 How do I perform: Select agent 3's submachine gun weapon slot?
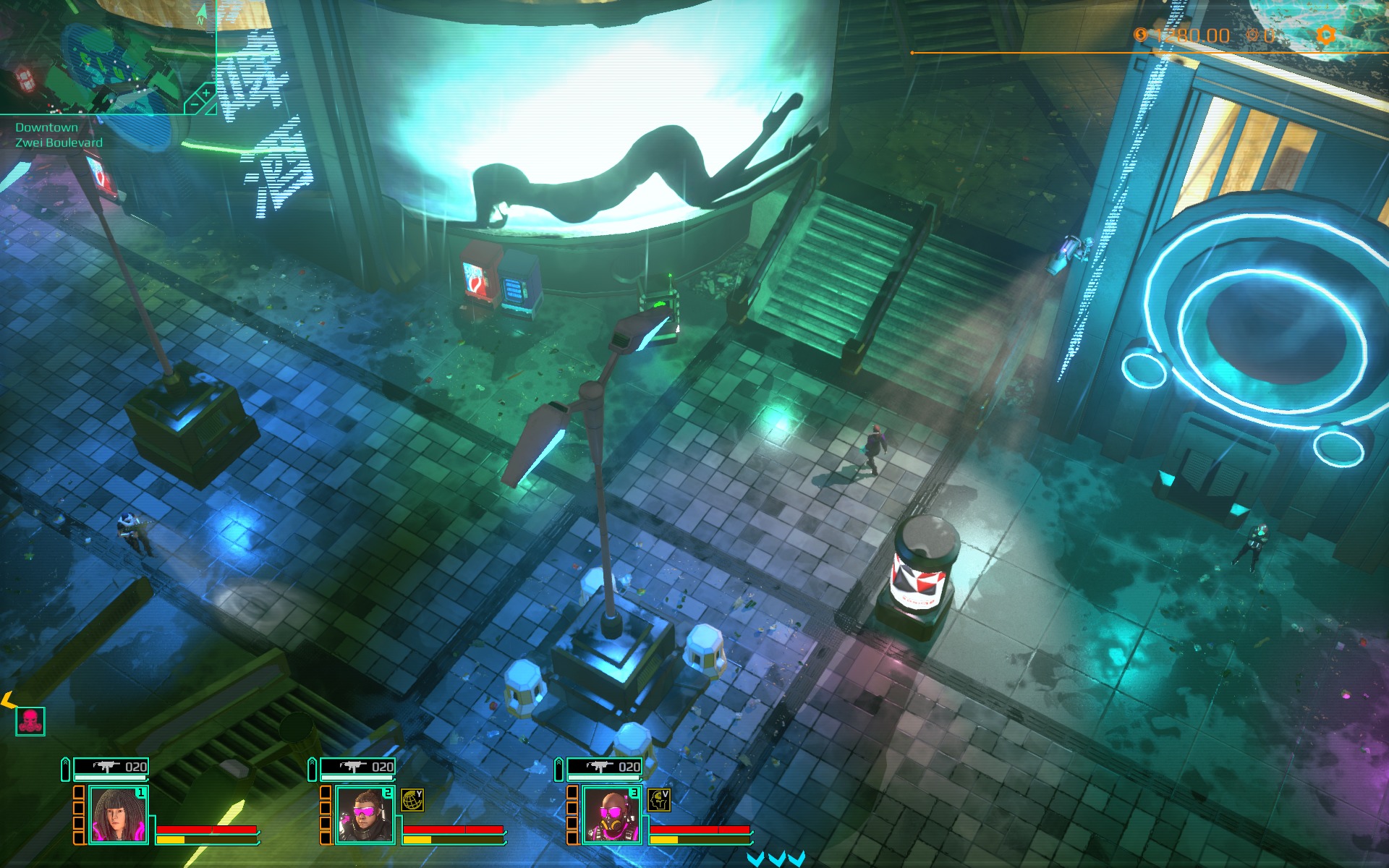tap(605, 767)
